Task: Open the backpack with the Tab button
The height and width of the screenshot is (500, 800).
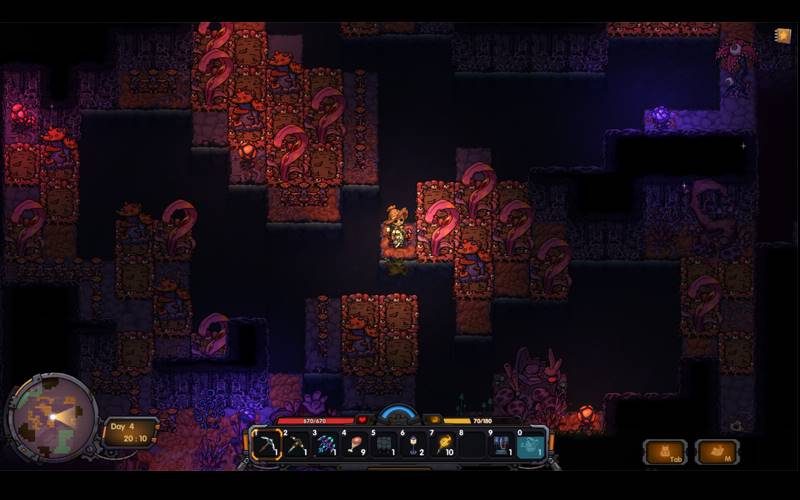Action: tap(664, 452)
